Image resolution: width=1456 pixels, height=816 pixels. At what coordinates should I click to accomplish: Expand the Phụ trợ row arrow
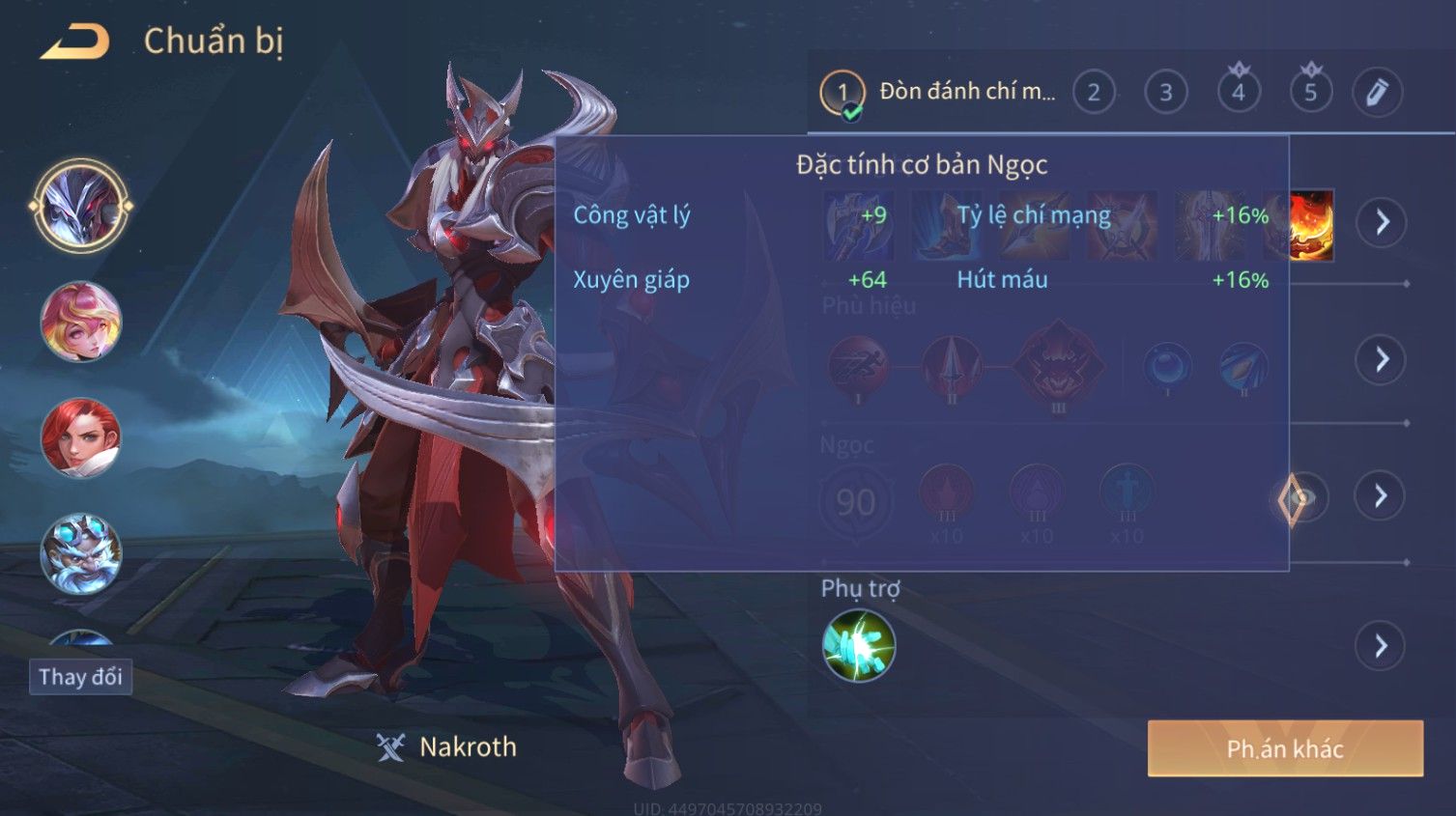click(x=1381, y=646)
